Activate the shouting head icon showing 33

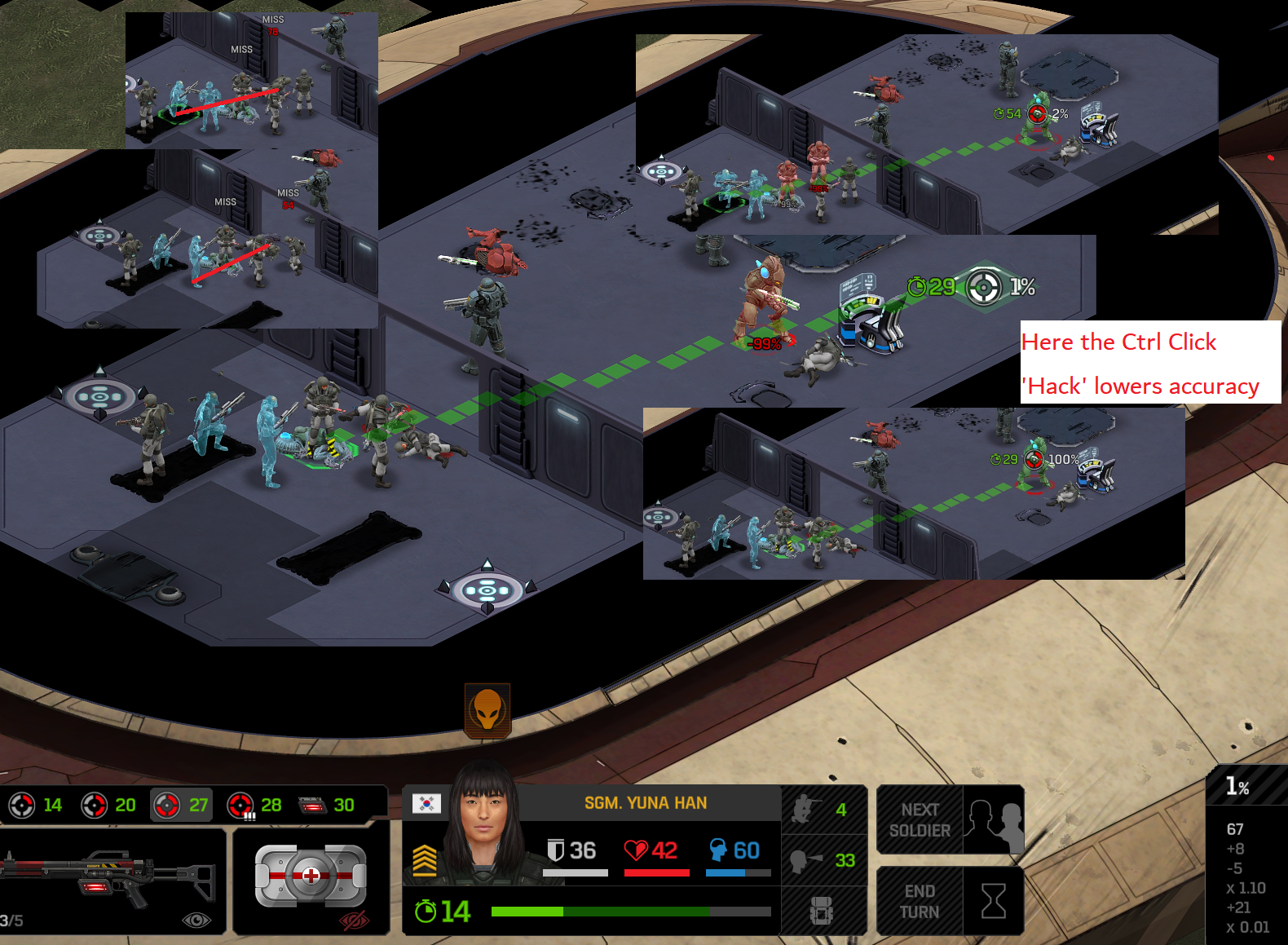click(822, 860)
